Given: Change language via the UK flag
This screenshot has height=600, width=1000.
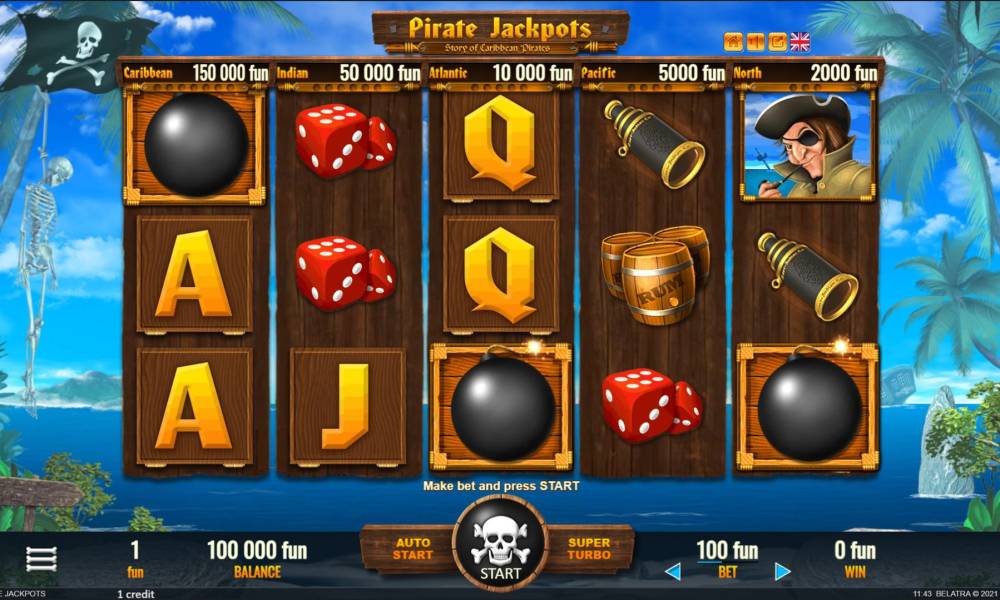Looking at the screenshot, I should (x=800, y=42).
